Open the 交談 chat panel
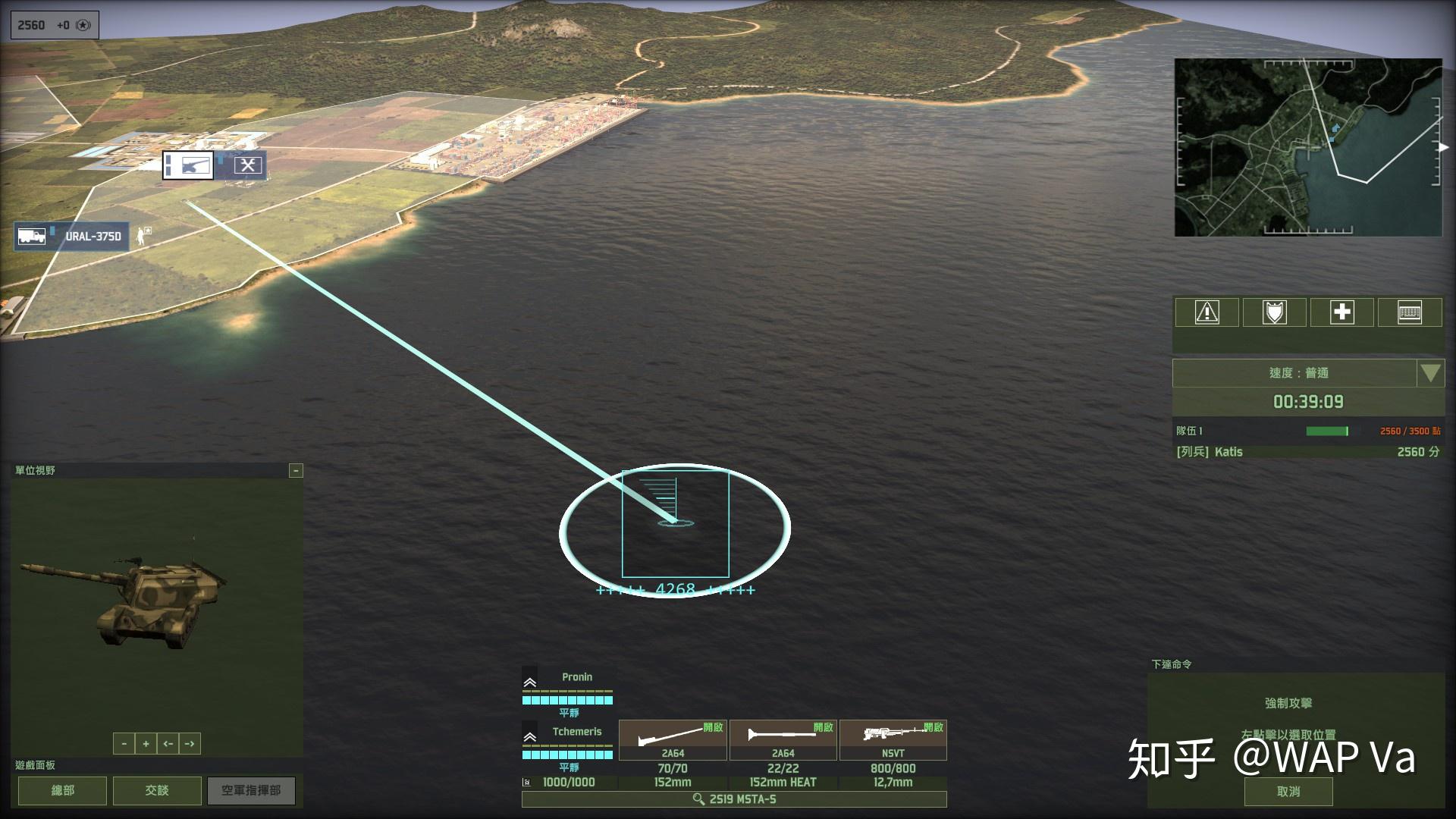The width and height of the screenshot is (1456, 819). pyautogui.click(x=156, y=790)
